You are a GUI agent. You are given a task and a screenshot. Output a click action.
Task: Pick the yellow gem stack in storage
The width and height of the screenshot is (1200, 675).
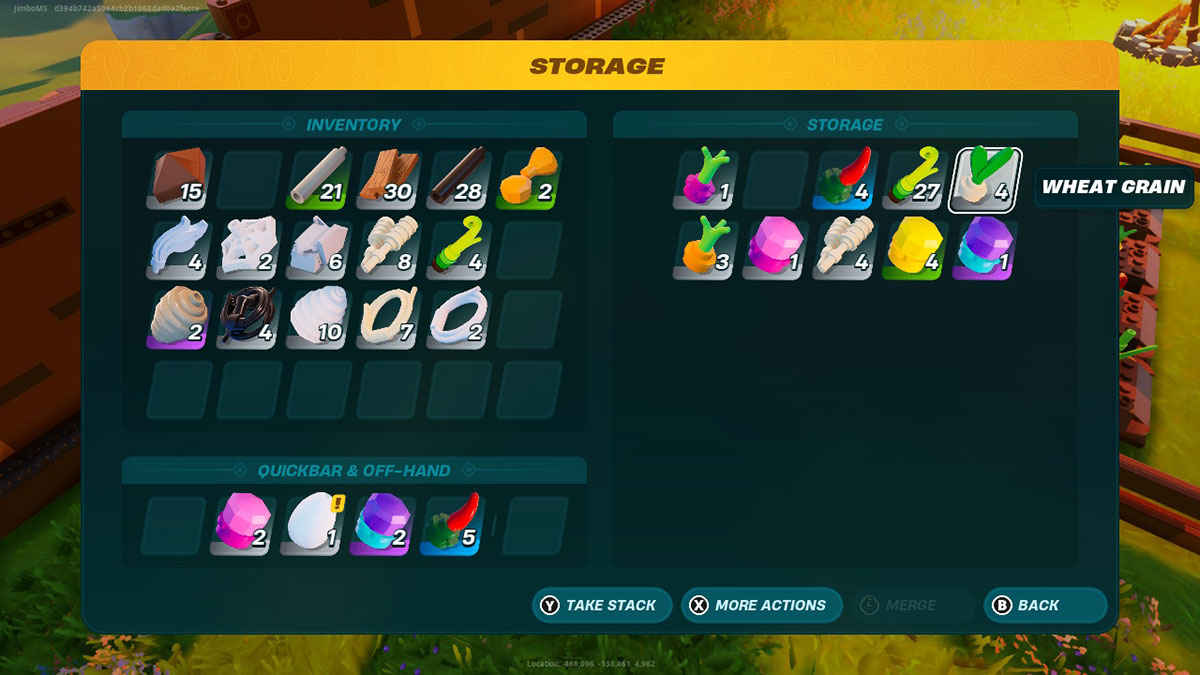click(914, 250)
